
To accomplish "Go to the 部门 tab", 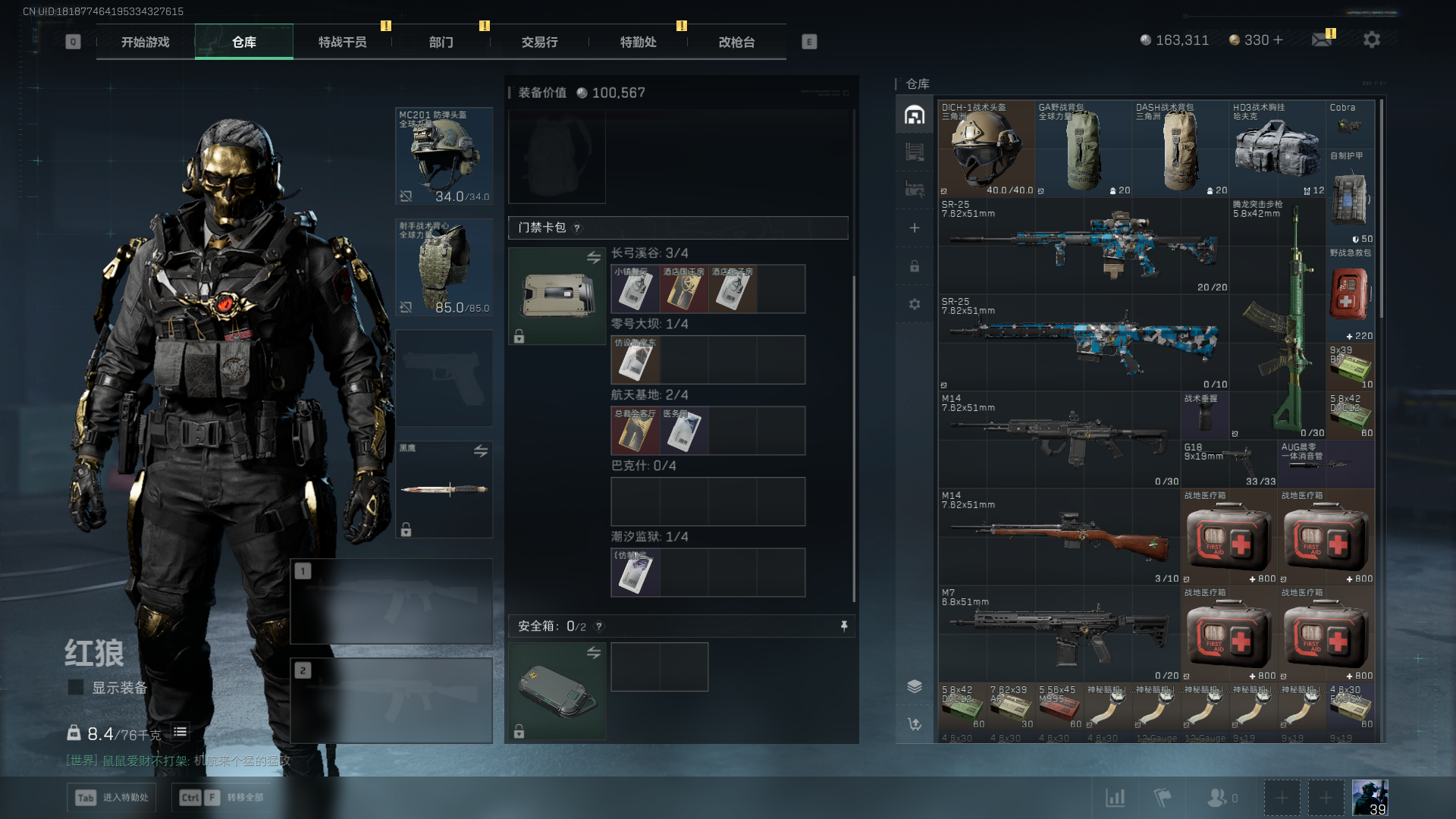I will [x=441, y=42].
